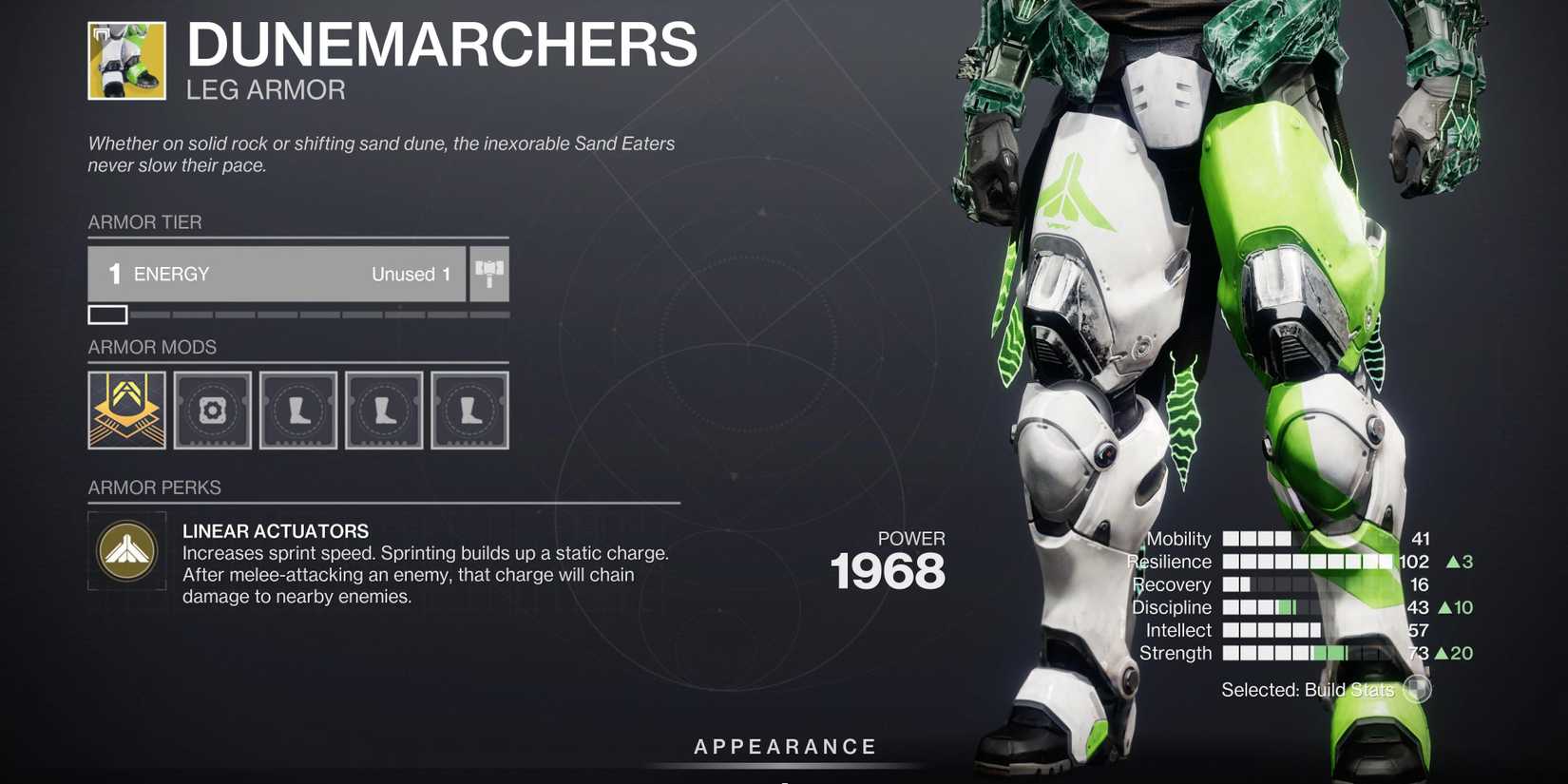Viewport: 1568px width, 784px height.
Task: Click the hammer upgrade icon beside Energy bar
Action: click(488, 274)
